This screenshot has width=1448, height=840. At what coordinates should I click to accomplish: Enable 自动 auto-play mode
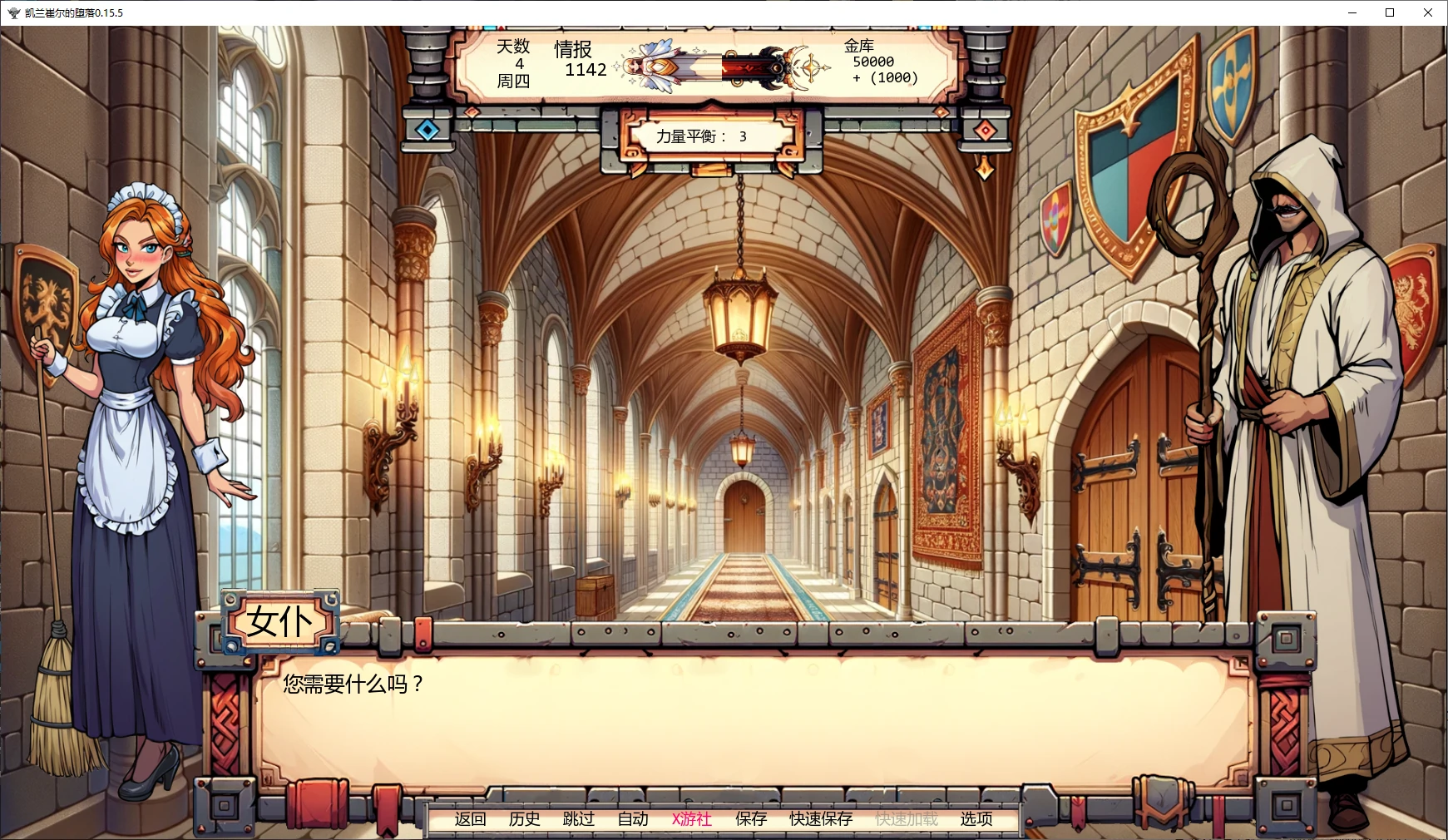(x=632, y=819)
